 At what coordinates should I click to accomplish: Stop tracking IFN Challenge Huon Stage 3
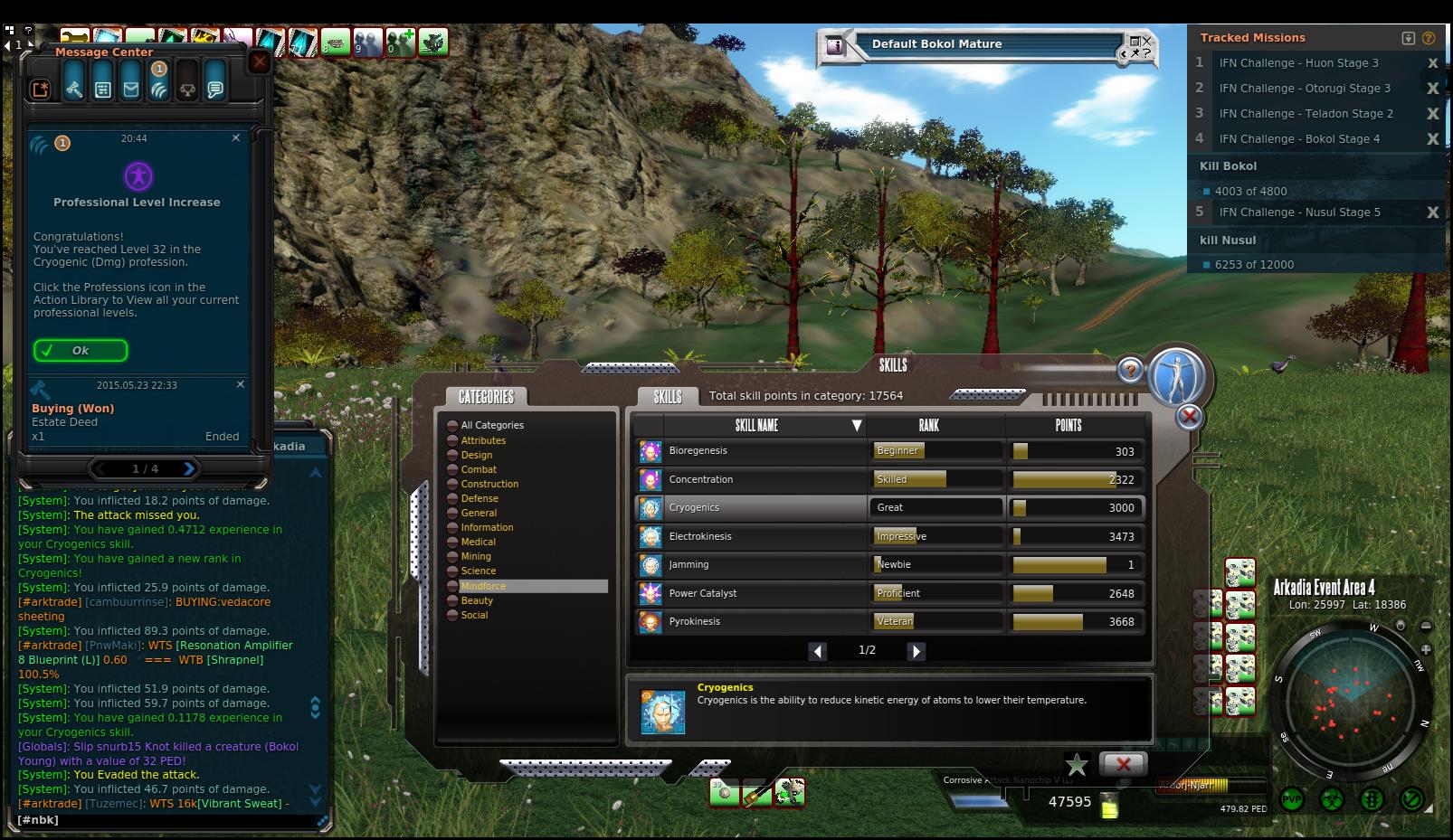[x=1432, y=63]
